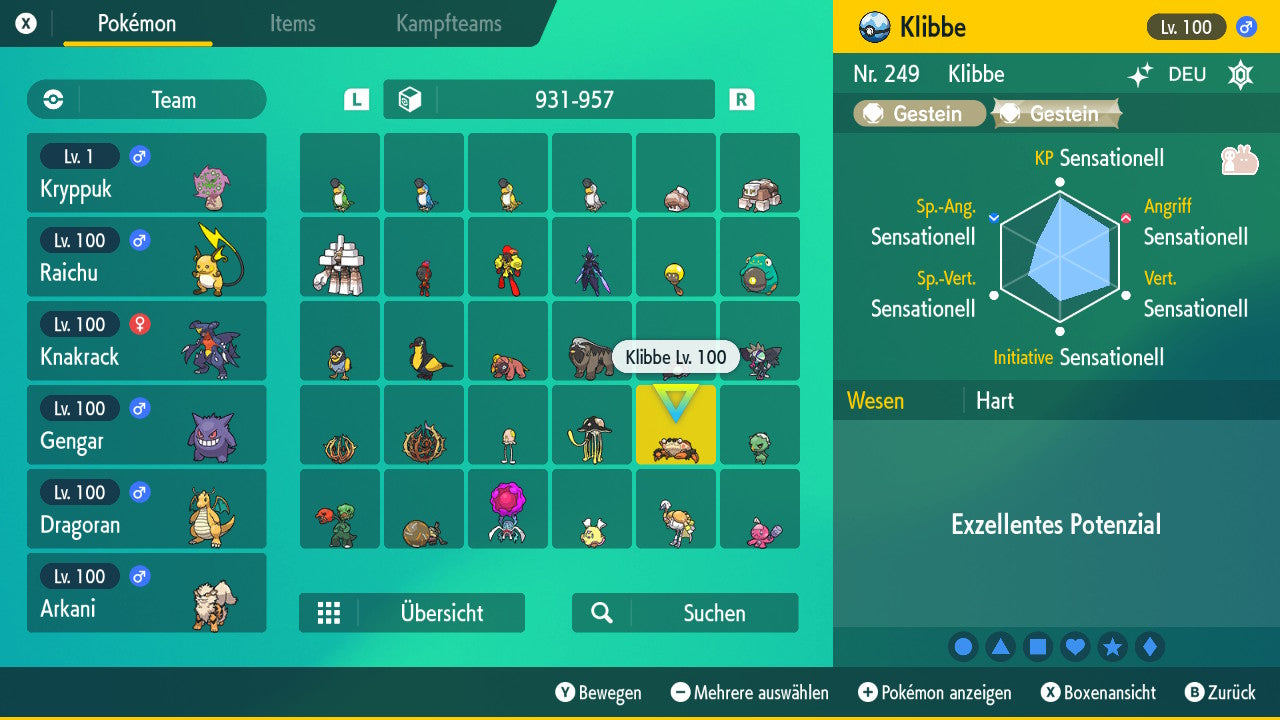
Task: Toggle the star marking on Klibbe
Action: (1112, 647)
